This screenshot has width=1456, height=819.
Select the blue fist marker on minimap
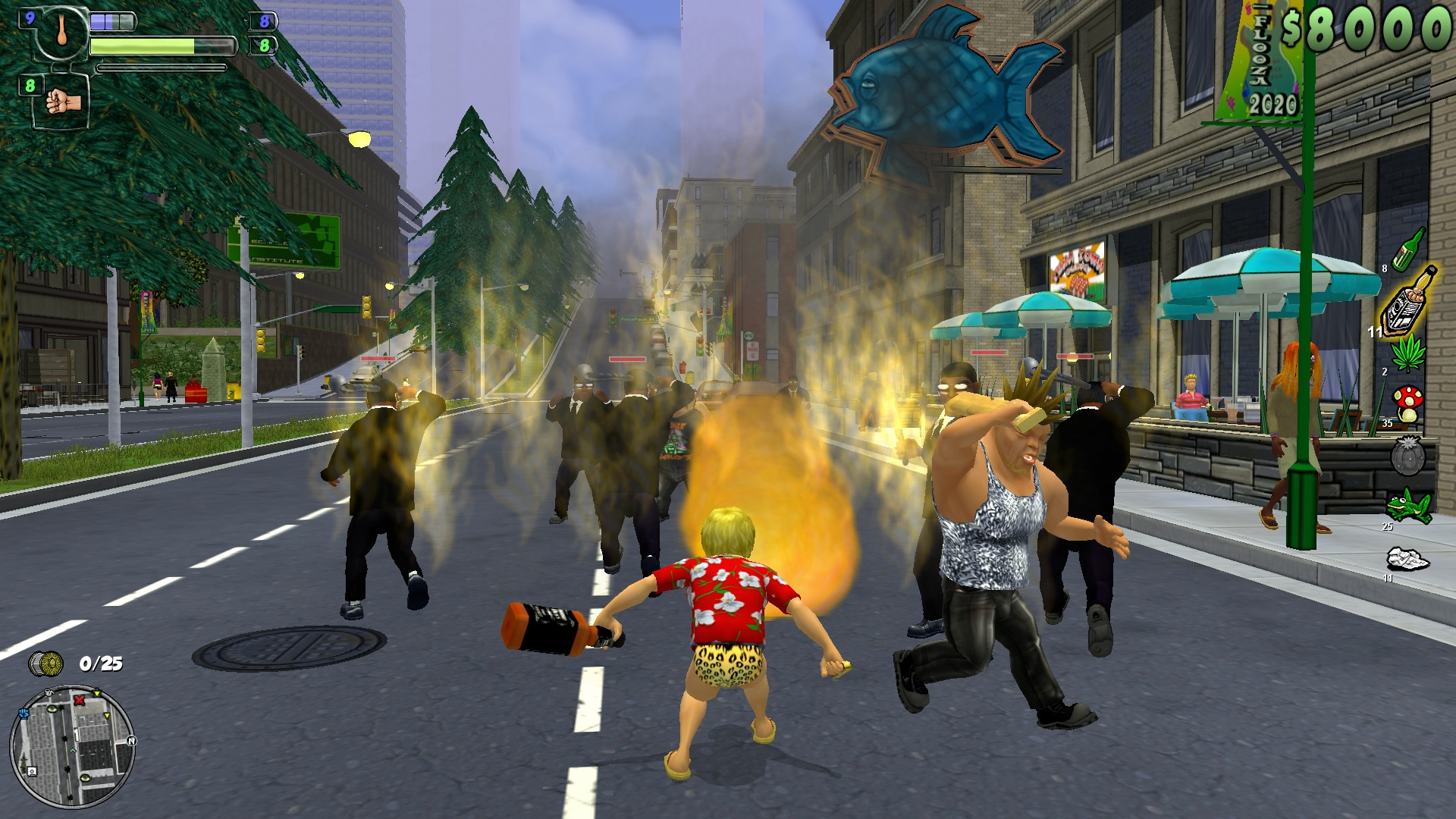tap(23, 714)
